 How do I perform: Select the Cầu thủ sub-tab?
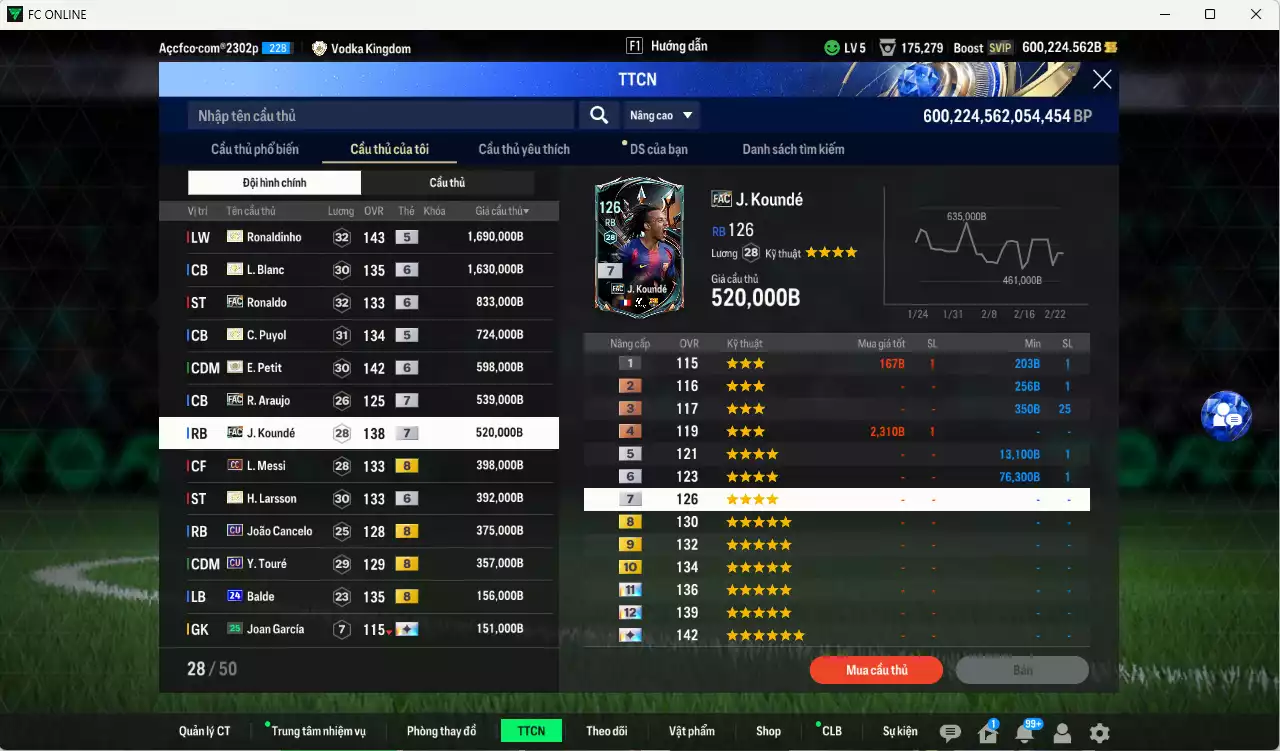[448, 183]
